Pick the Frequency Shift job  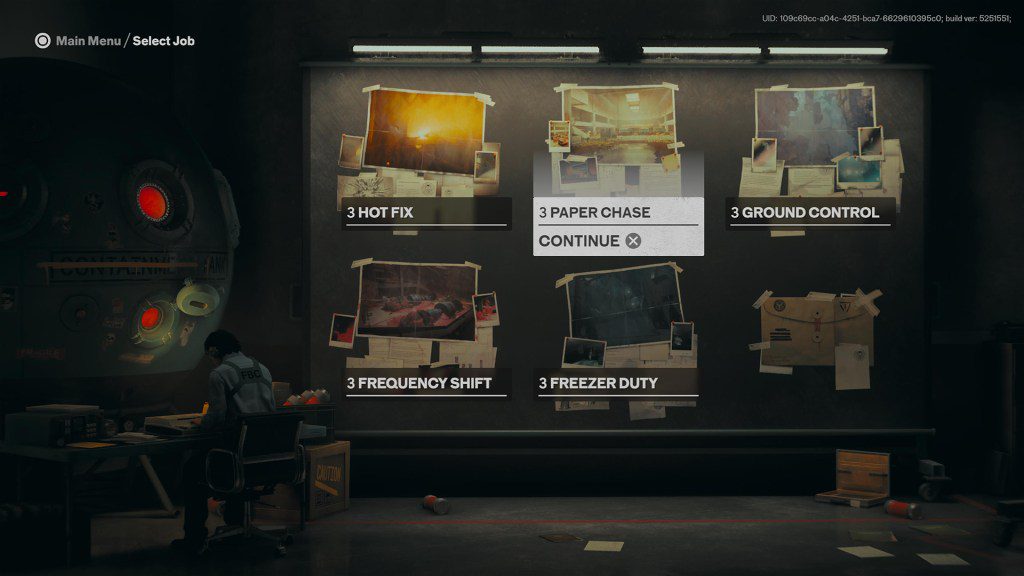426,383
